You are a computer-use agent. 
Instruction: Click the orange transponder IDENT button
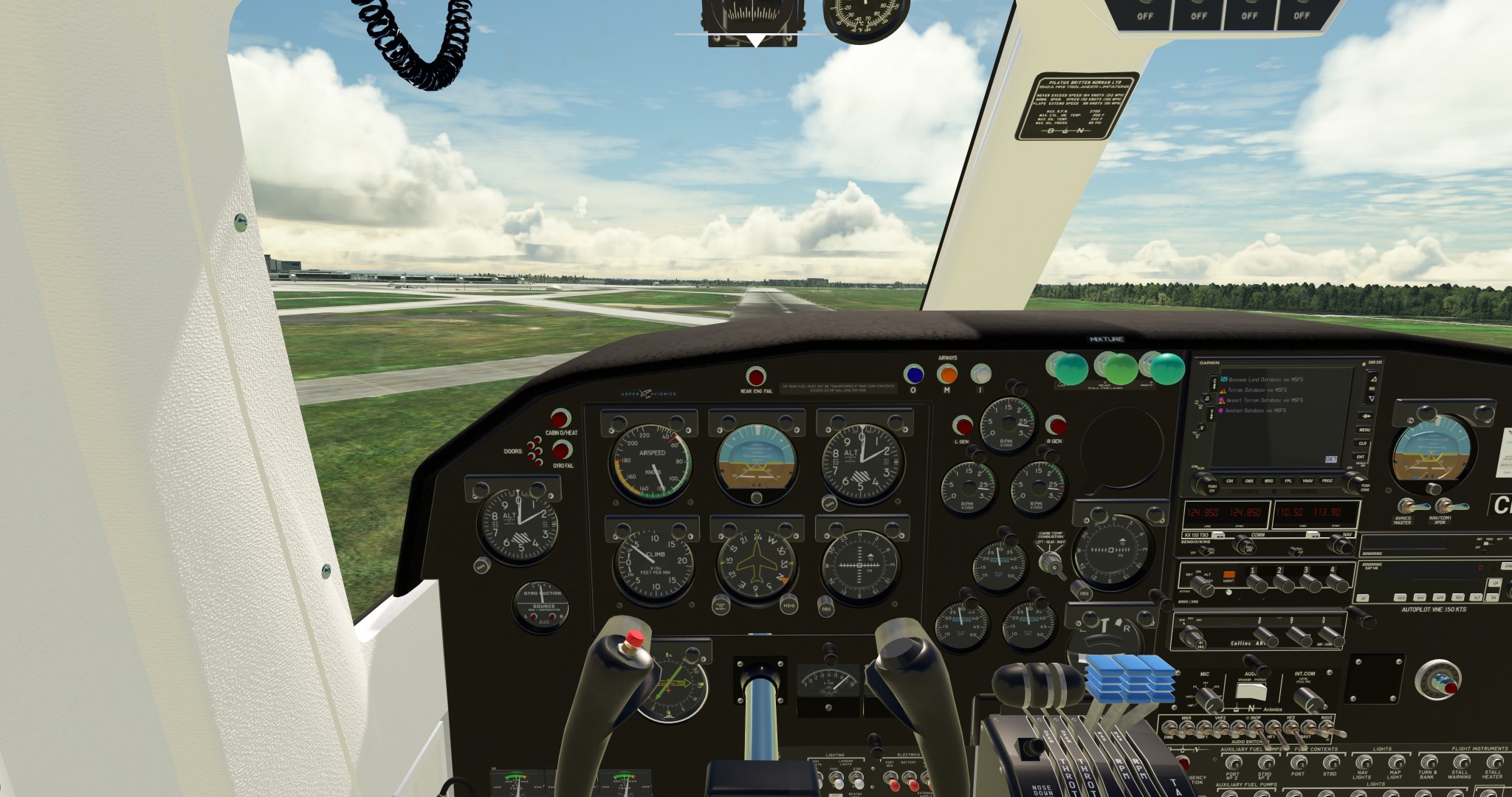coord(1228,574)
